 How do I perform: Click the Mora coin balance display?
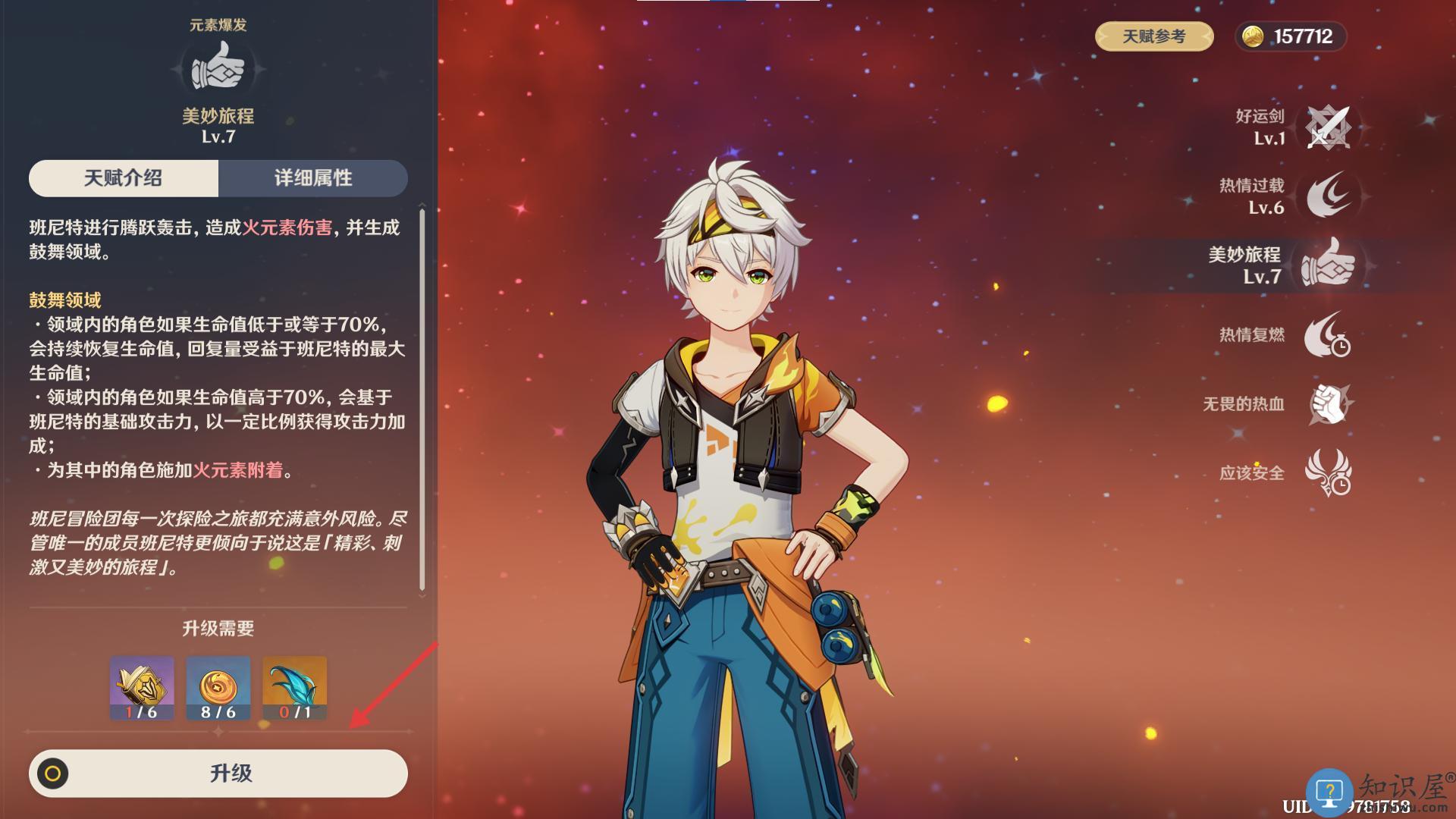click(1290, 36)
